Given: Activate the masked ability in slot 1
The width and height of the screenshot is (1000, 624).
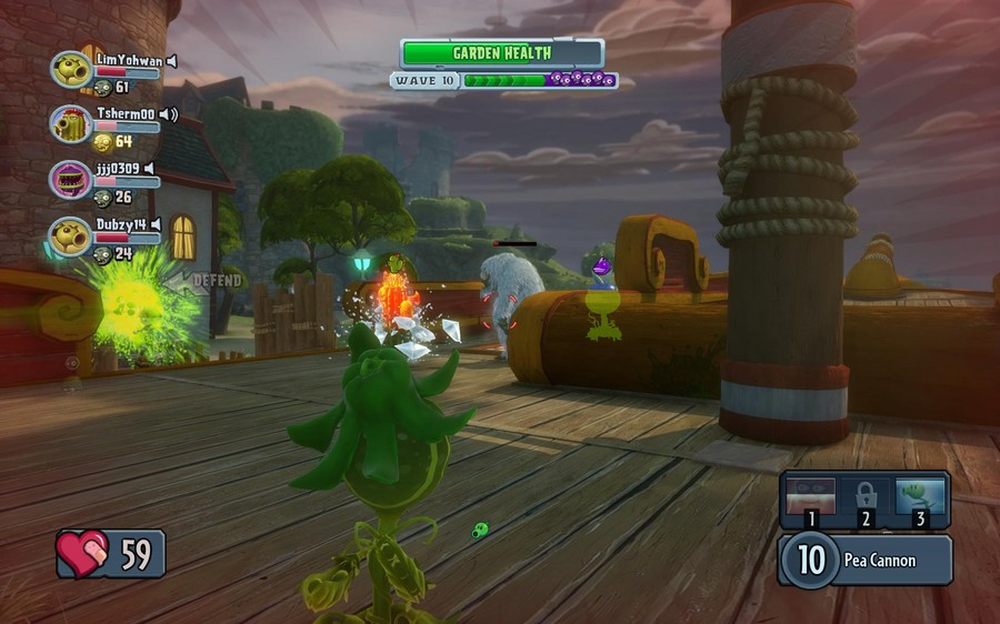Looking at the screenshot, I should click(x=812, y=499).
